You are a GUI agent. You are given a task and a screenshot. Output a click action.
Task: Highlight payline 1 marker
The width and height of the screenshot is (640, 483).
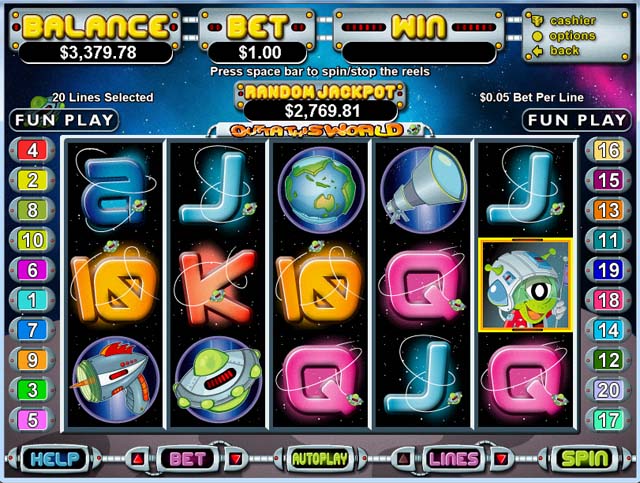(x=32, y=300)
